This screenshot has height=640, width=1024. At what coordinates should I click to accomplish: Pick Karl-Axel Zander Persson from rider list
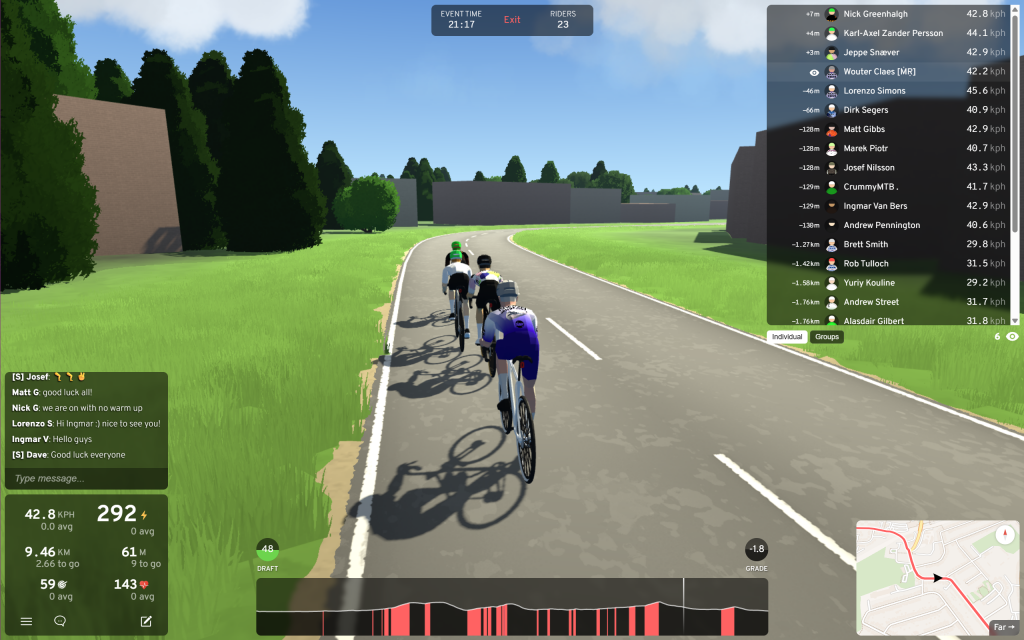tap(890, 33)
